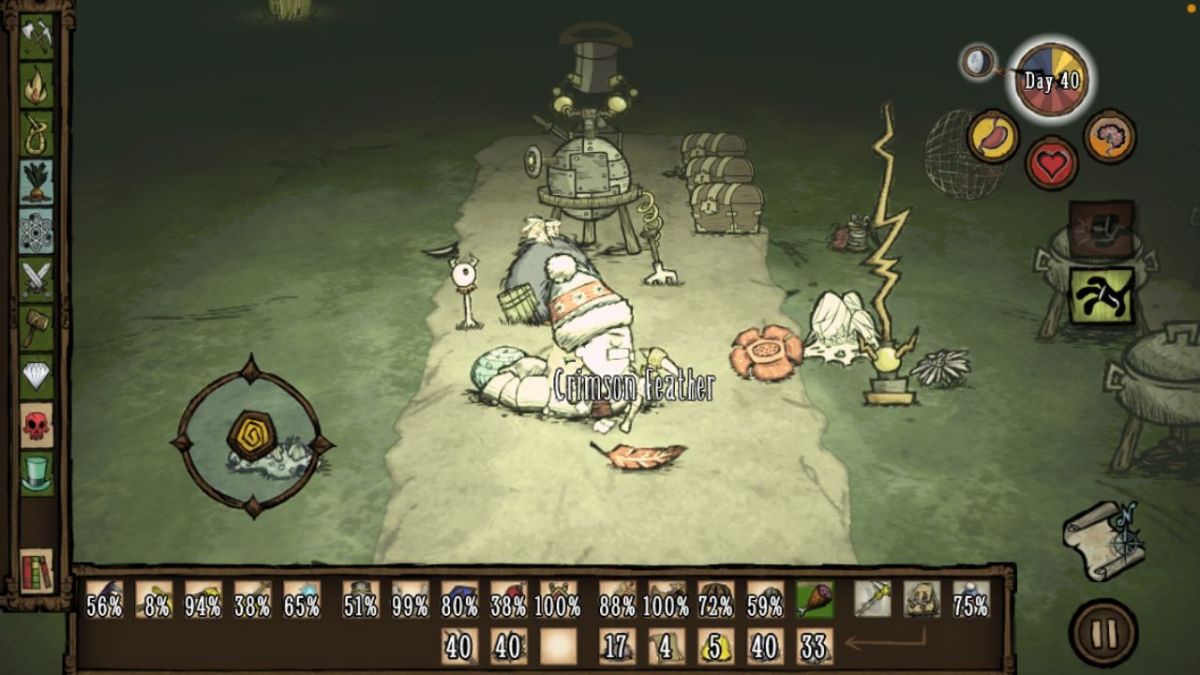Choose the crossed swords Fight tab
Screen dimensions: 1200x675
pyautogui.click(x=37, y=279)
